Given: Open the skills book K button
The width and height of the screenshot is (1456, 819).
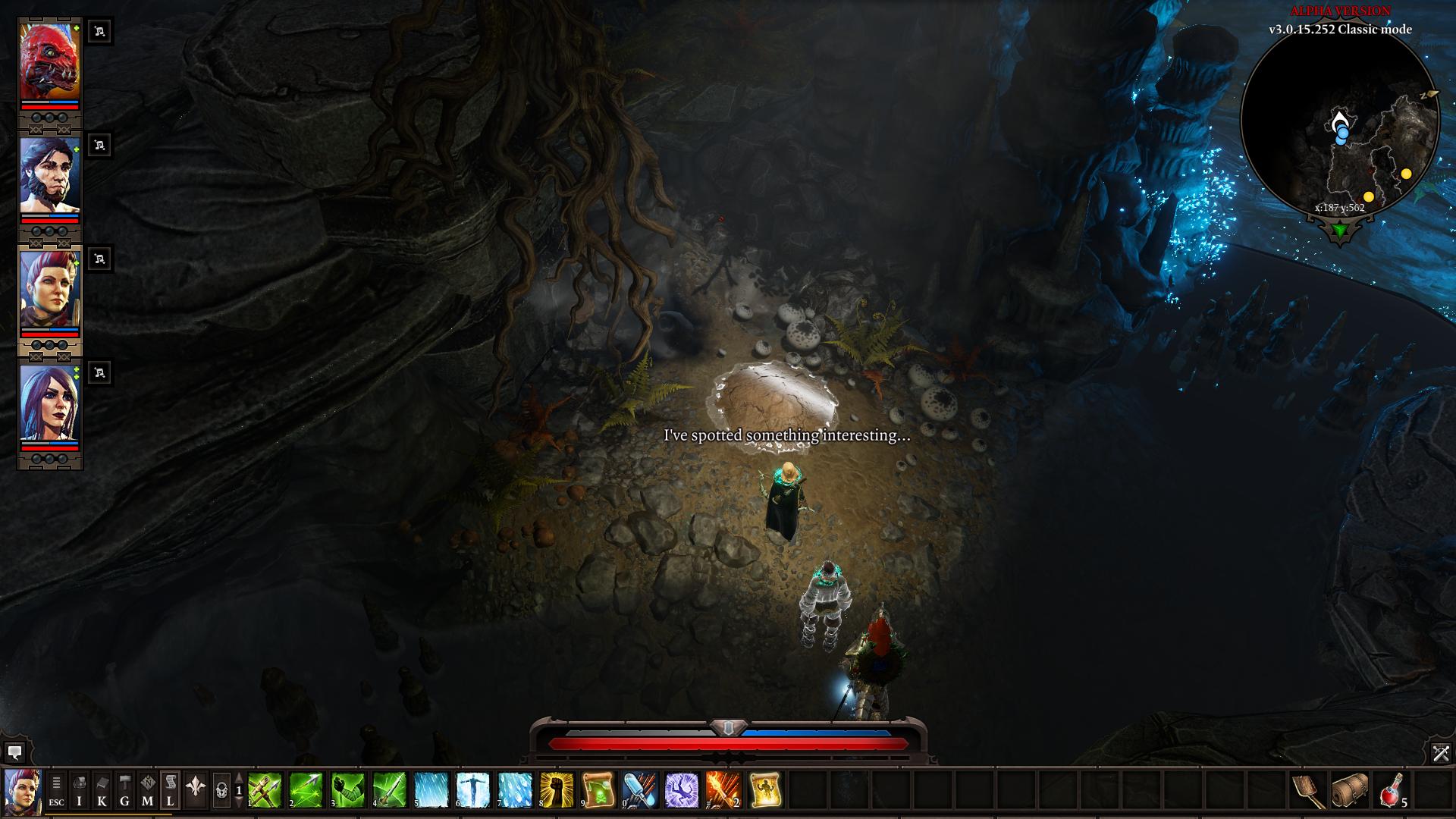Looking at the screenshot, I should [x=102, y=789].
